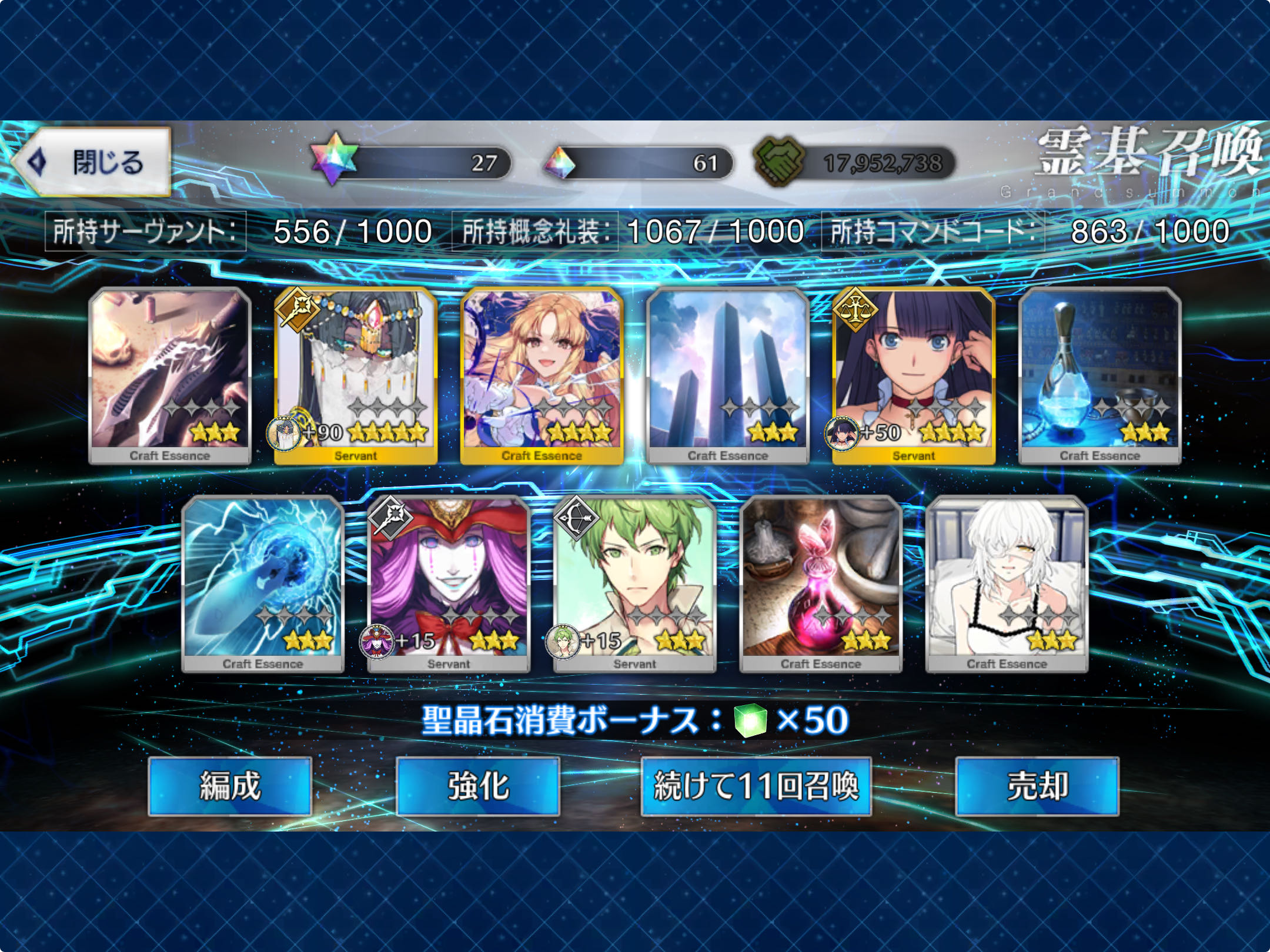1270x952 pixels.
Task: Choose the blue potion bottle Craft Essence
Action: point(1099,376)
